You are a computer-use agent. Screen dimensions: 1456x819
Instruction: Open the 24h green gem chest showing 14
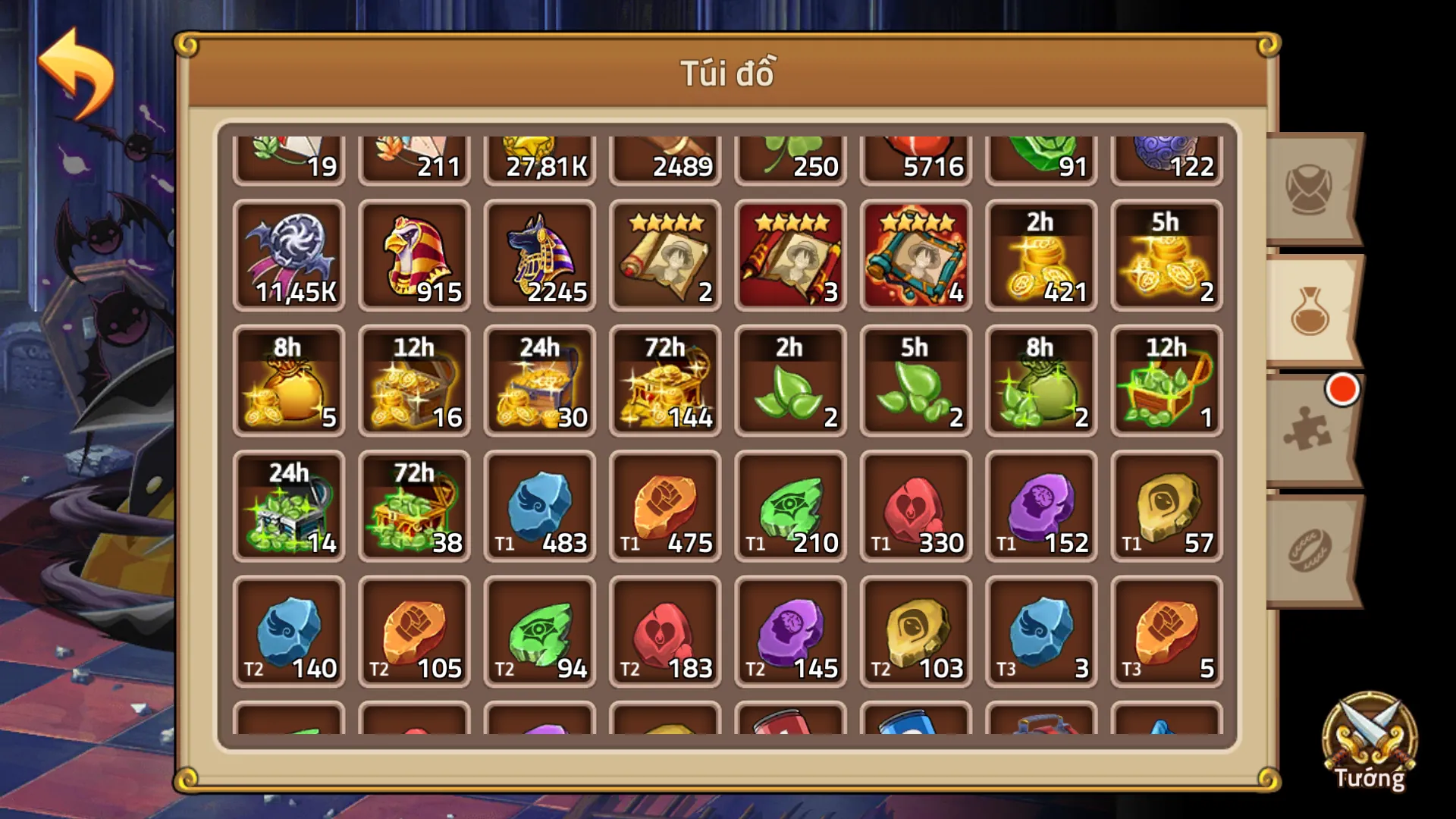click(x=289, y=507)
